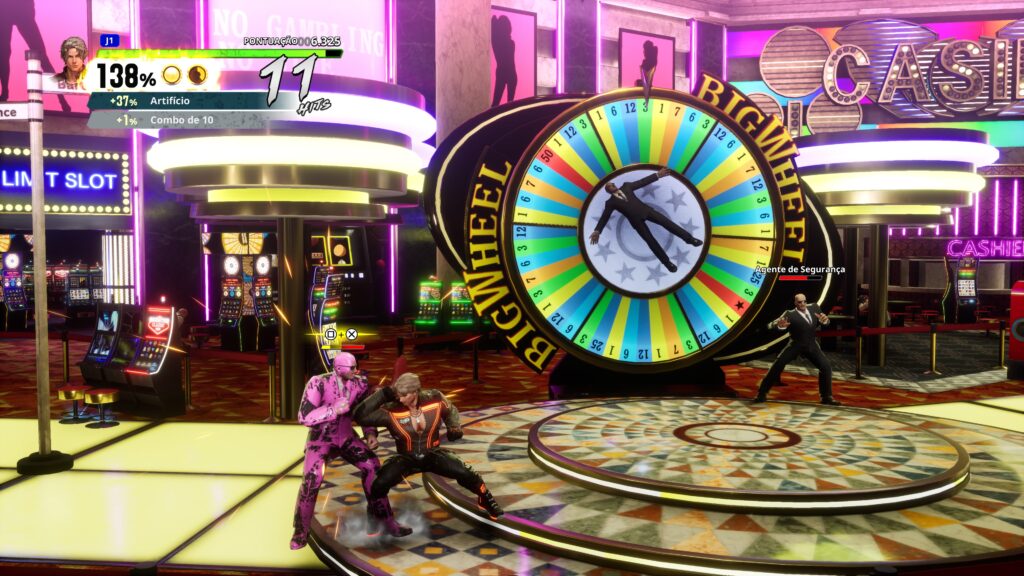Click the blue J1 player badge

click(109, 40)
